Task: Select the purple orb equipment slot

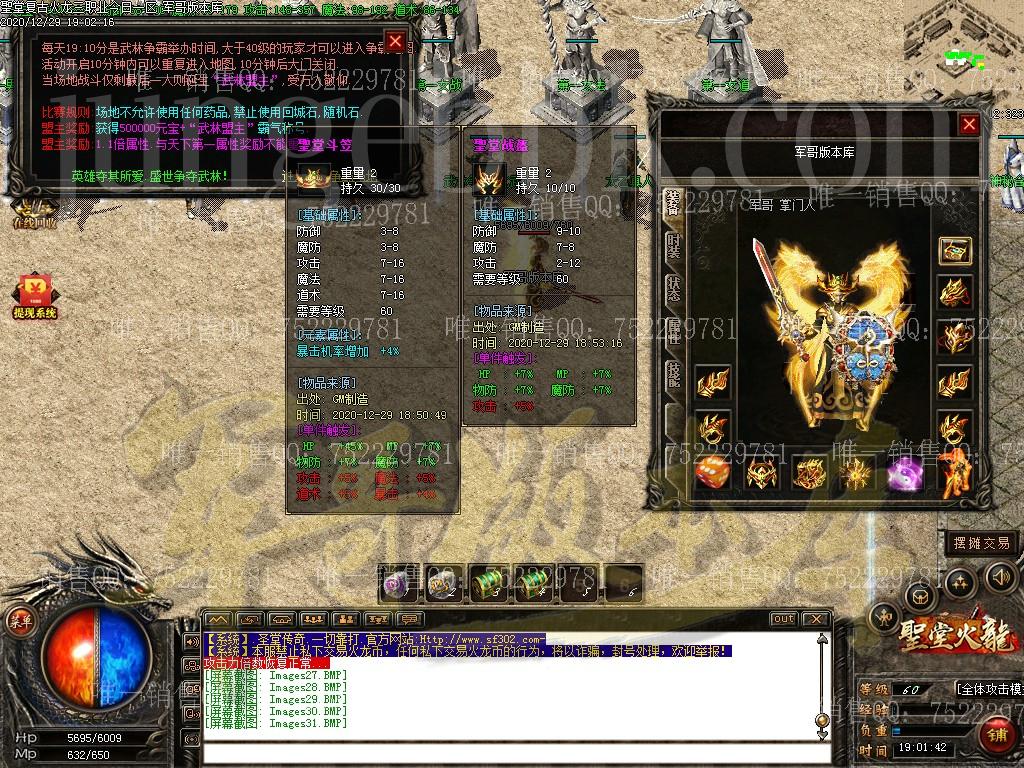Action: click(902, 472)
